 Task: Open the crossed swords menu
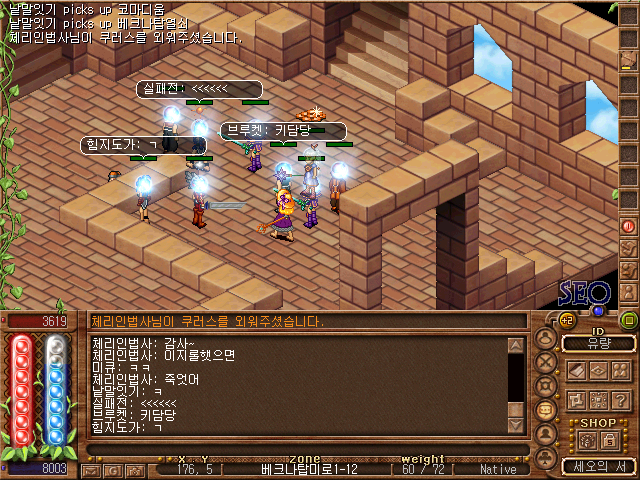click(546, 361)
